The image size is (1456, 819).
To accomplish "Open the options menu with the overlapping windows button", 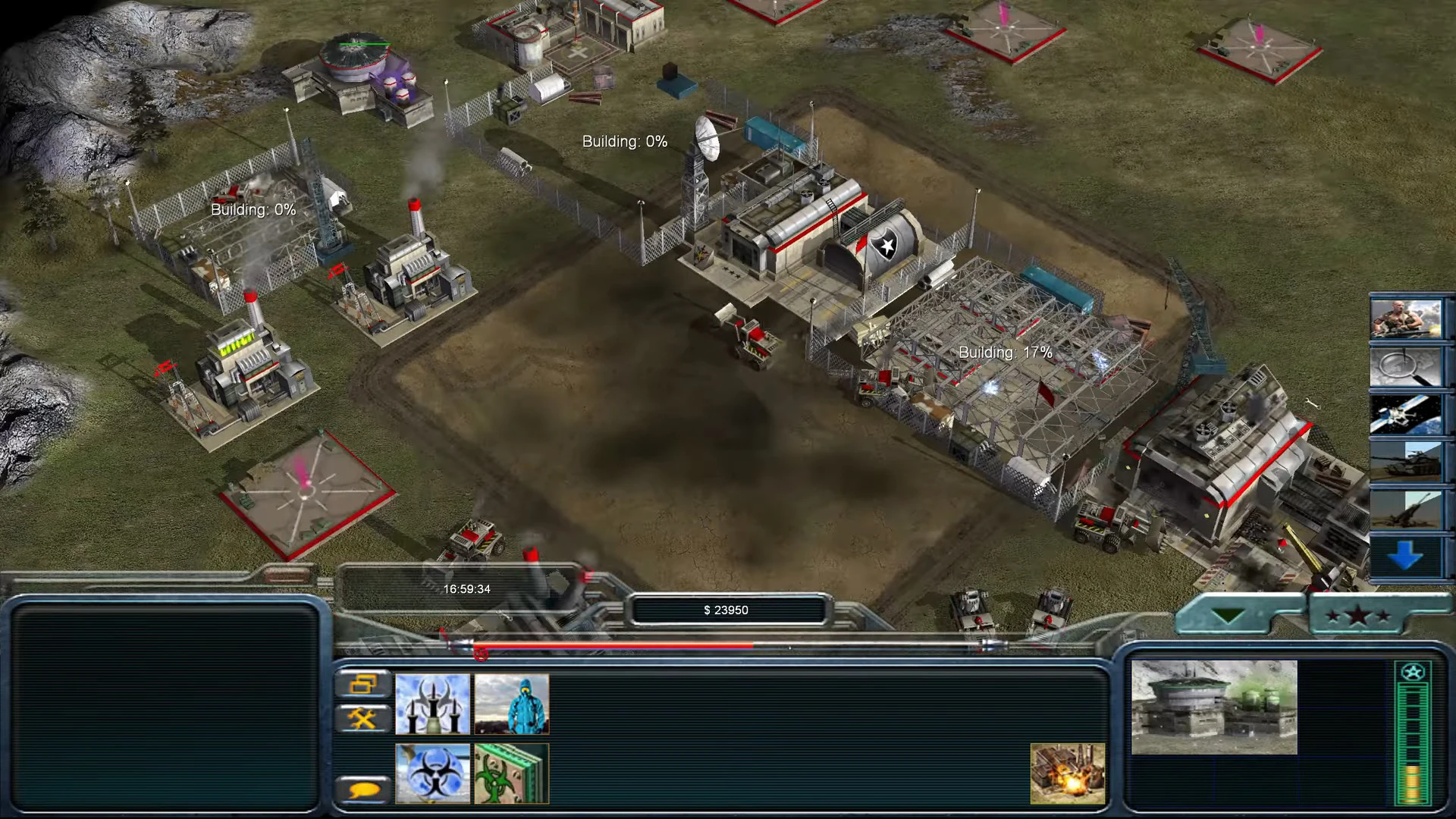I will (363, 684).
